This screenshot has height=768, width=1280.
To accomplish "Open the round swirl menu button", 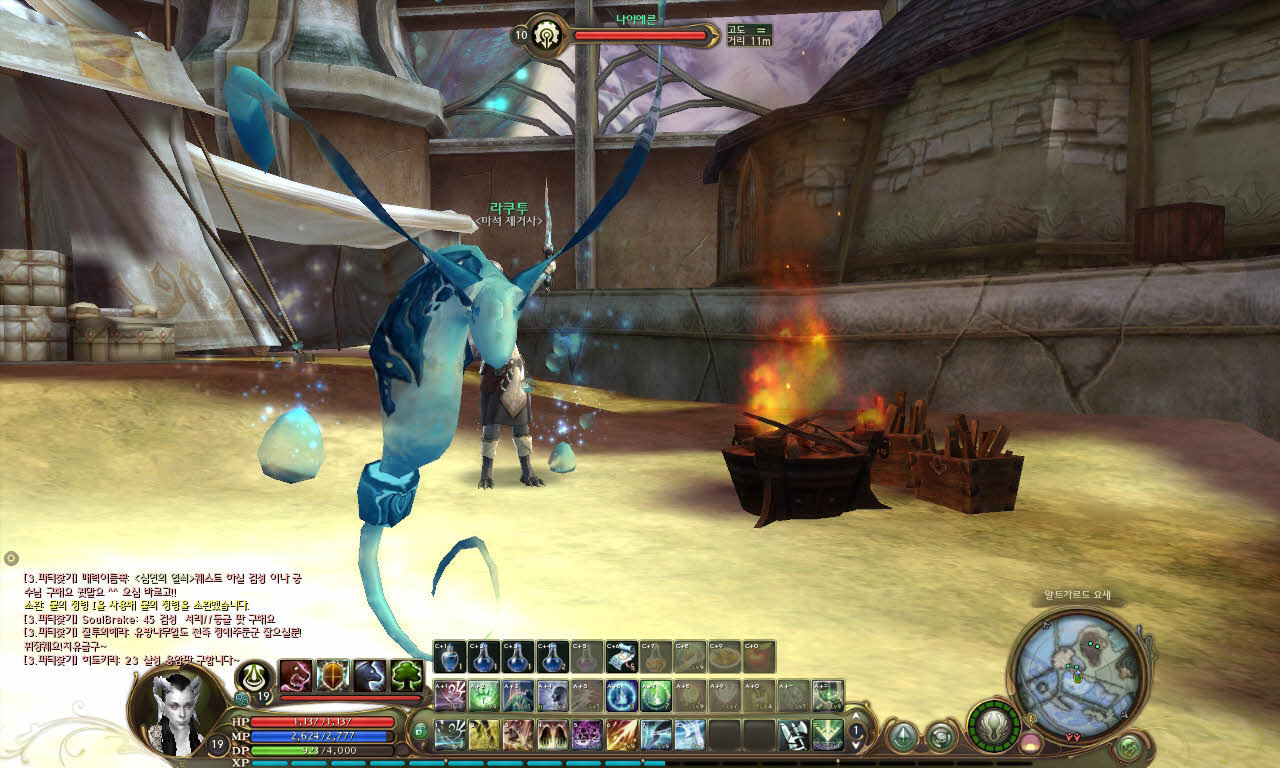I will [x=940, y=737].
